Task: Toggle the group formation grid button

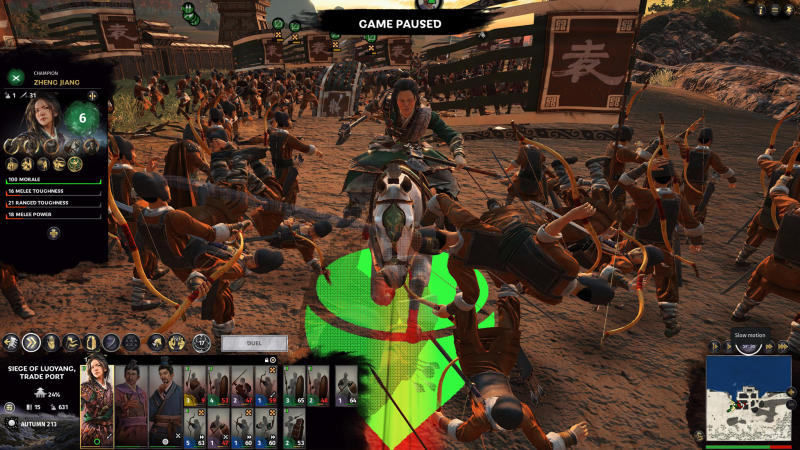Action: click(131, 343)
